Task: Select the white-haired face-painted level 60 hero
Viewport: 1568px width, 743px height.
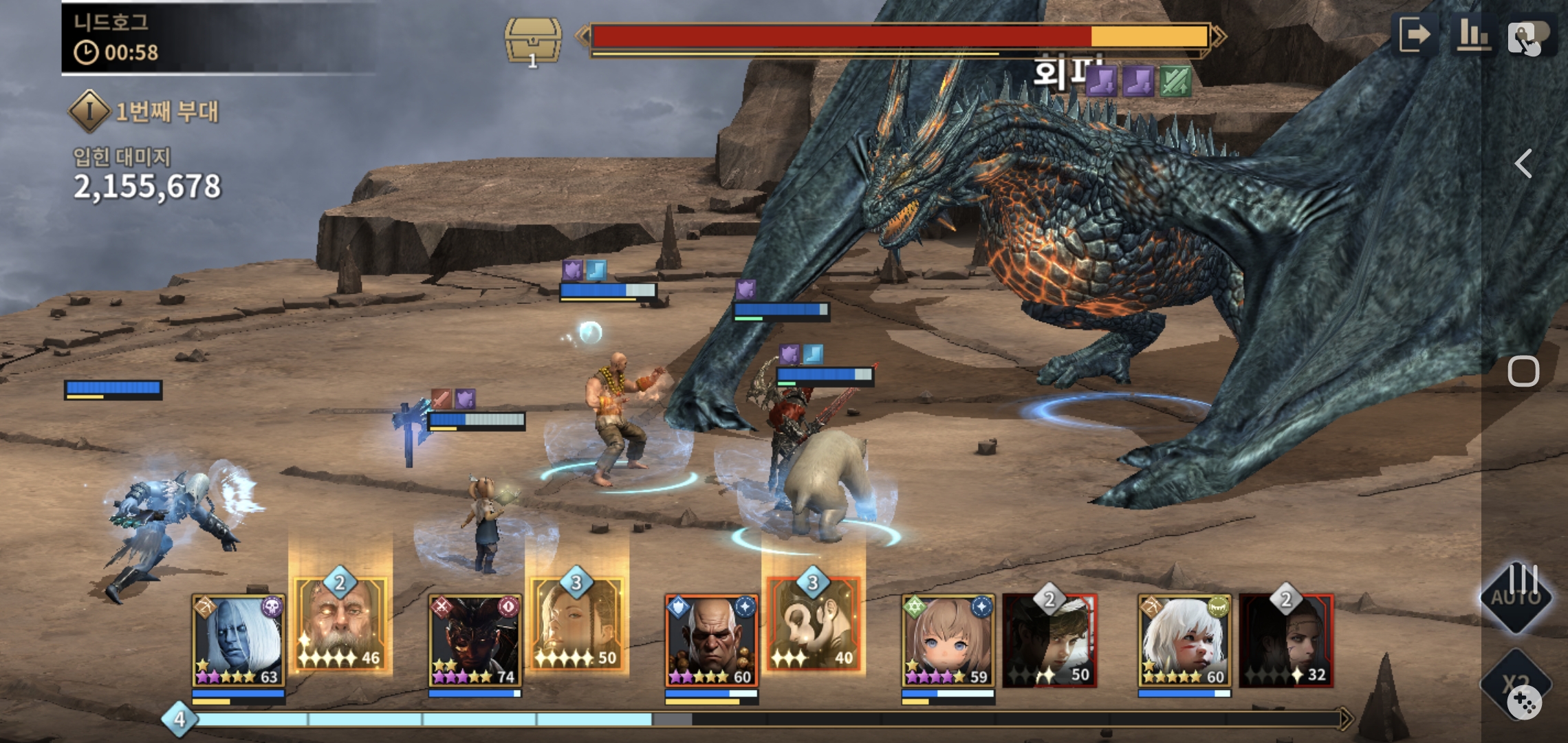Action: click(1184, 640)
